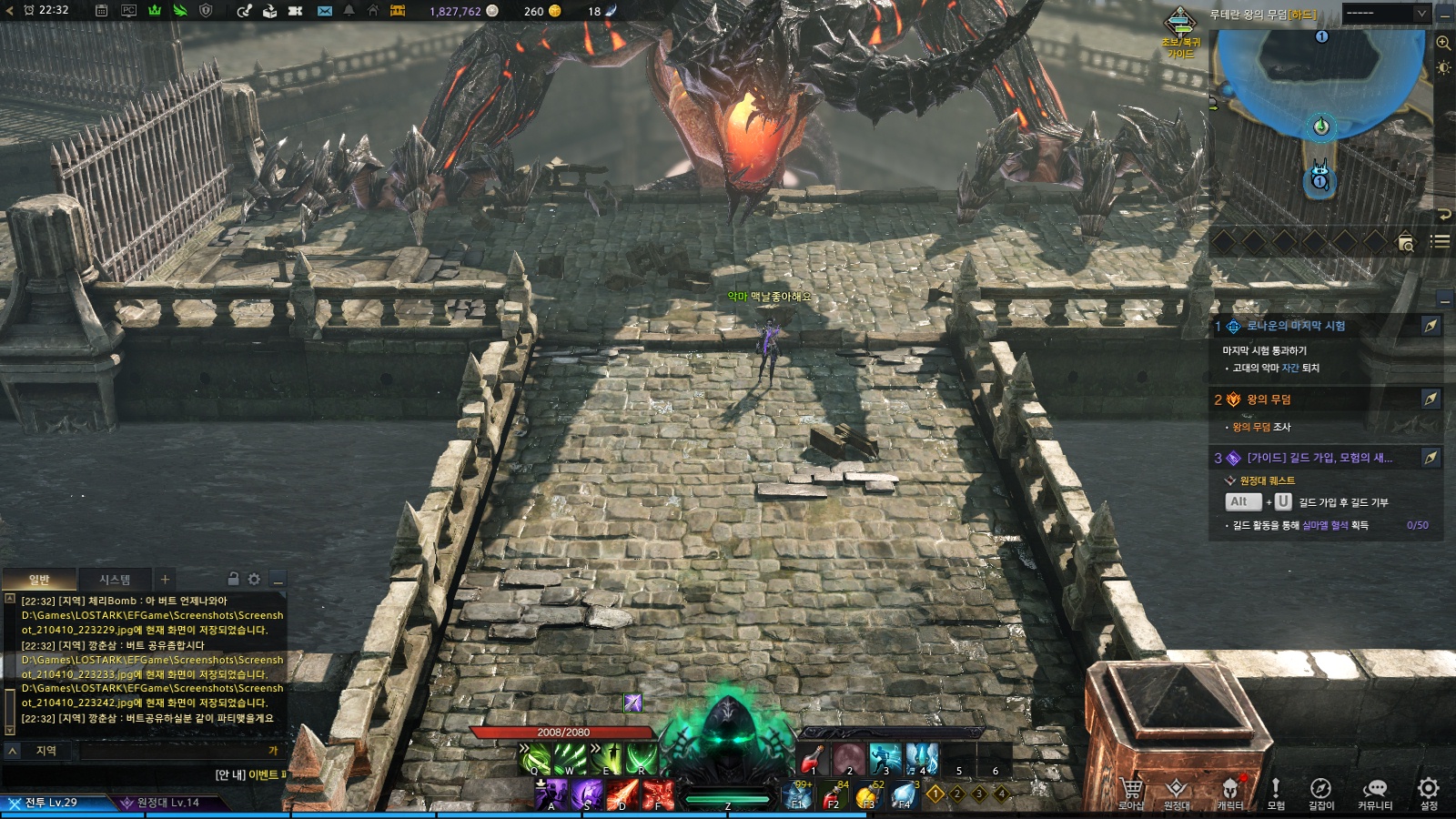Open the 커뮤니티 speech bubble menu

[1375, 792]
